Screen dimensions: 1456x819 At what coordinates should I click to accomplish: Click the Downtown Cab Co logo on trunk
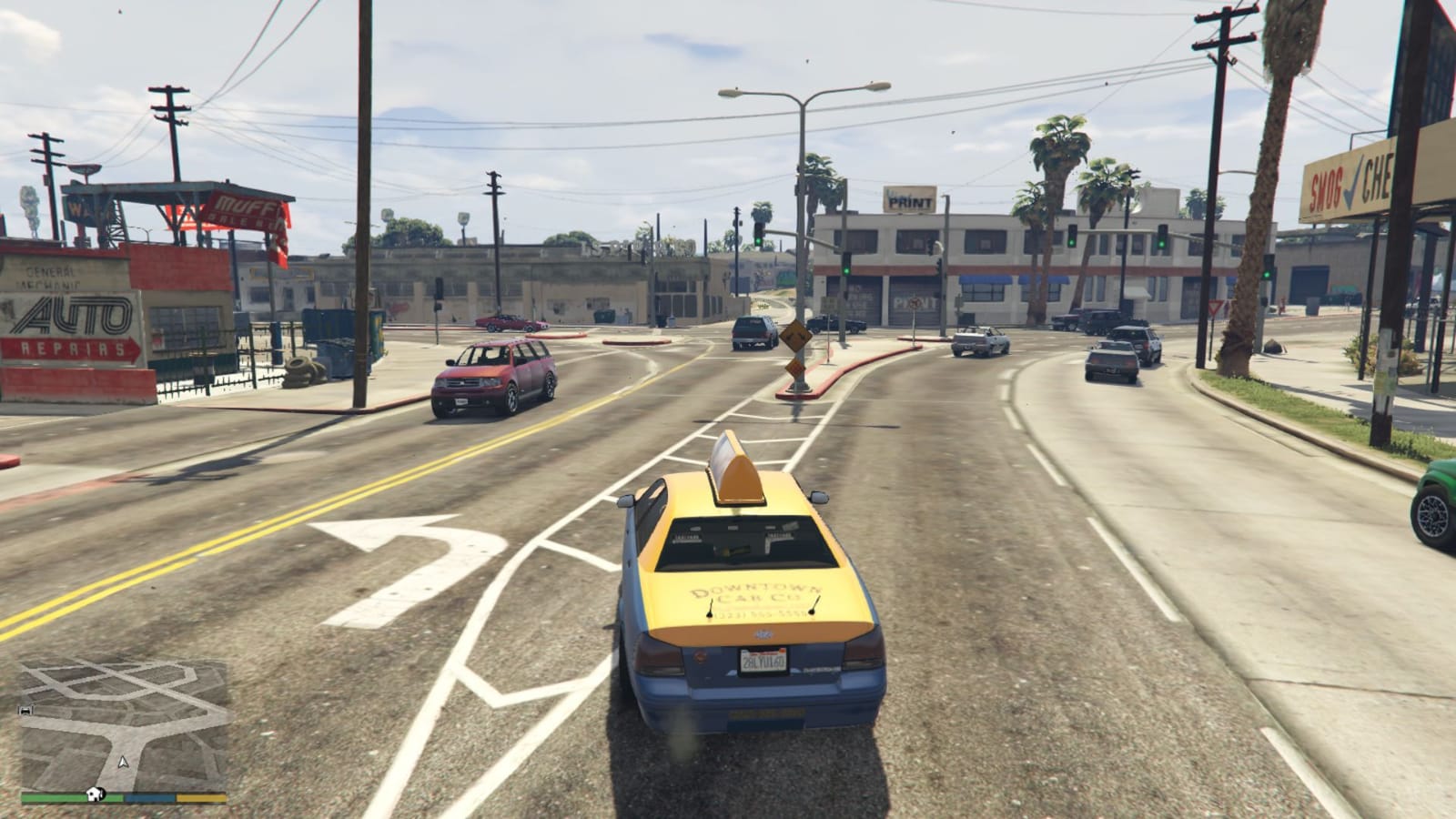coord(755,593)
